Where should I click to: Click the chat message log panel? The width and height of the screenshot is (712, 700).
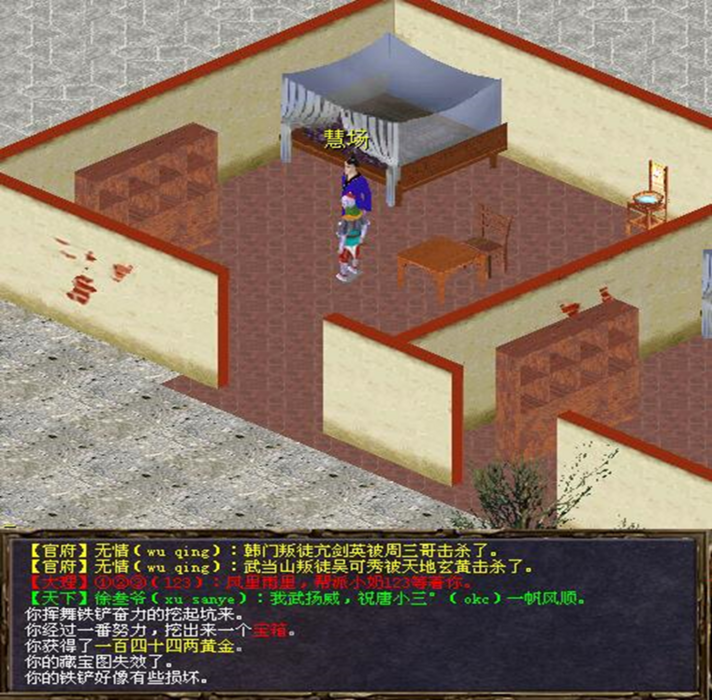click(x=356, y=612)
